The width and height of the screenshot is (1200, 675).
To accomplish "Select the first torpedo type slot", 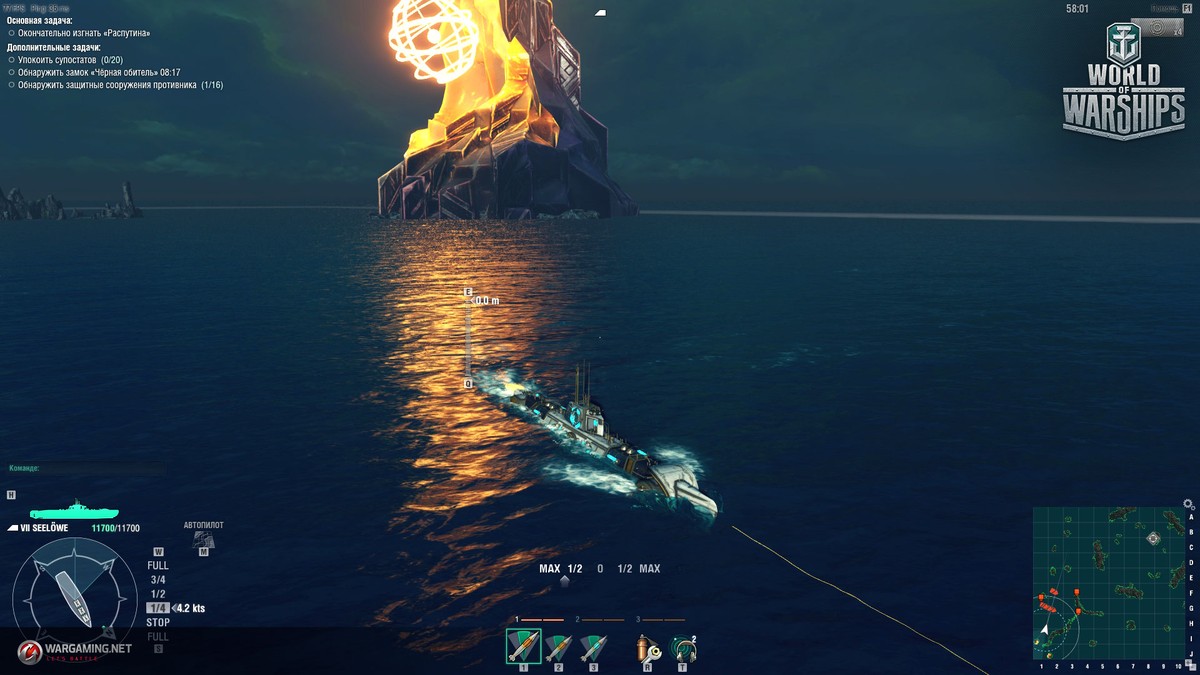I will 523,647.
